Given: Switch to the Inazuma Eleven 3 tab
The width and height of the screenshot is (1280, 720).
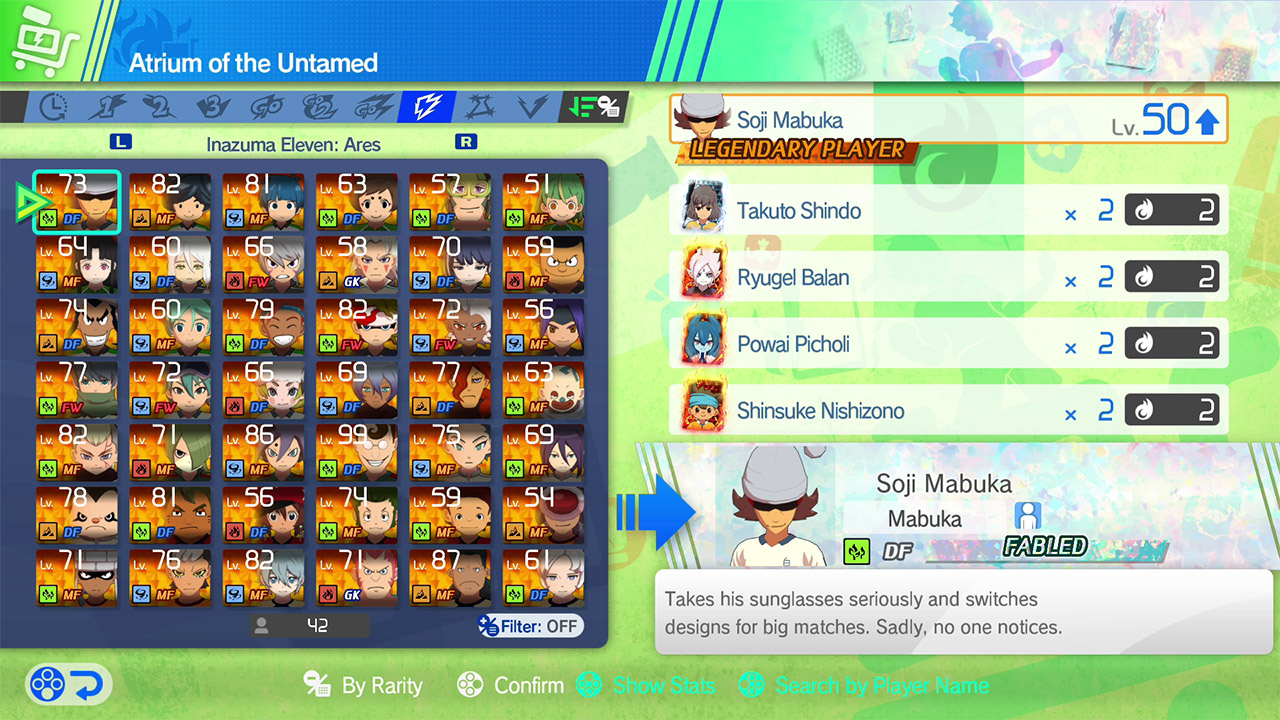Looking at the screenshot, I should point(213,107).
